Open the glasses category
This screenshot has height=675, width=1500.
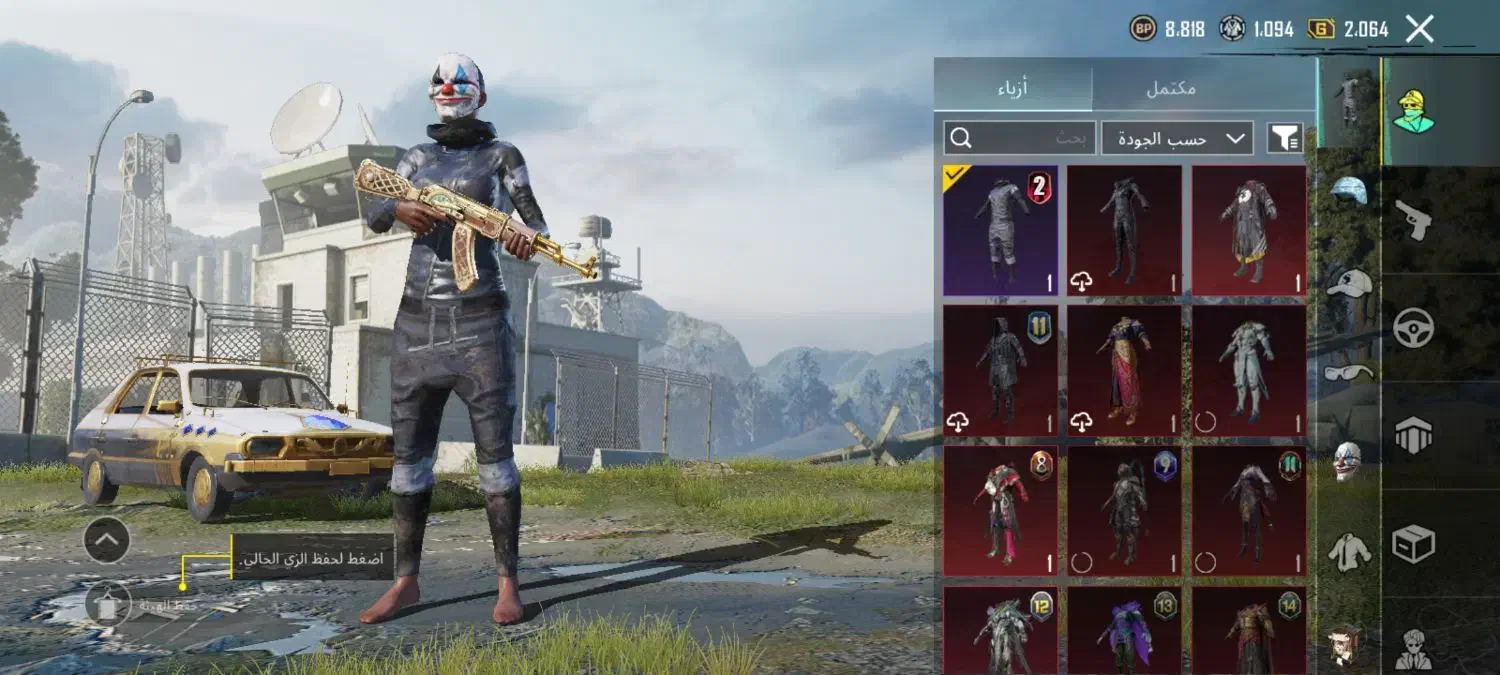click(x=1348, y=373)
